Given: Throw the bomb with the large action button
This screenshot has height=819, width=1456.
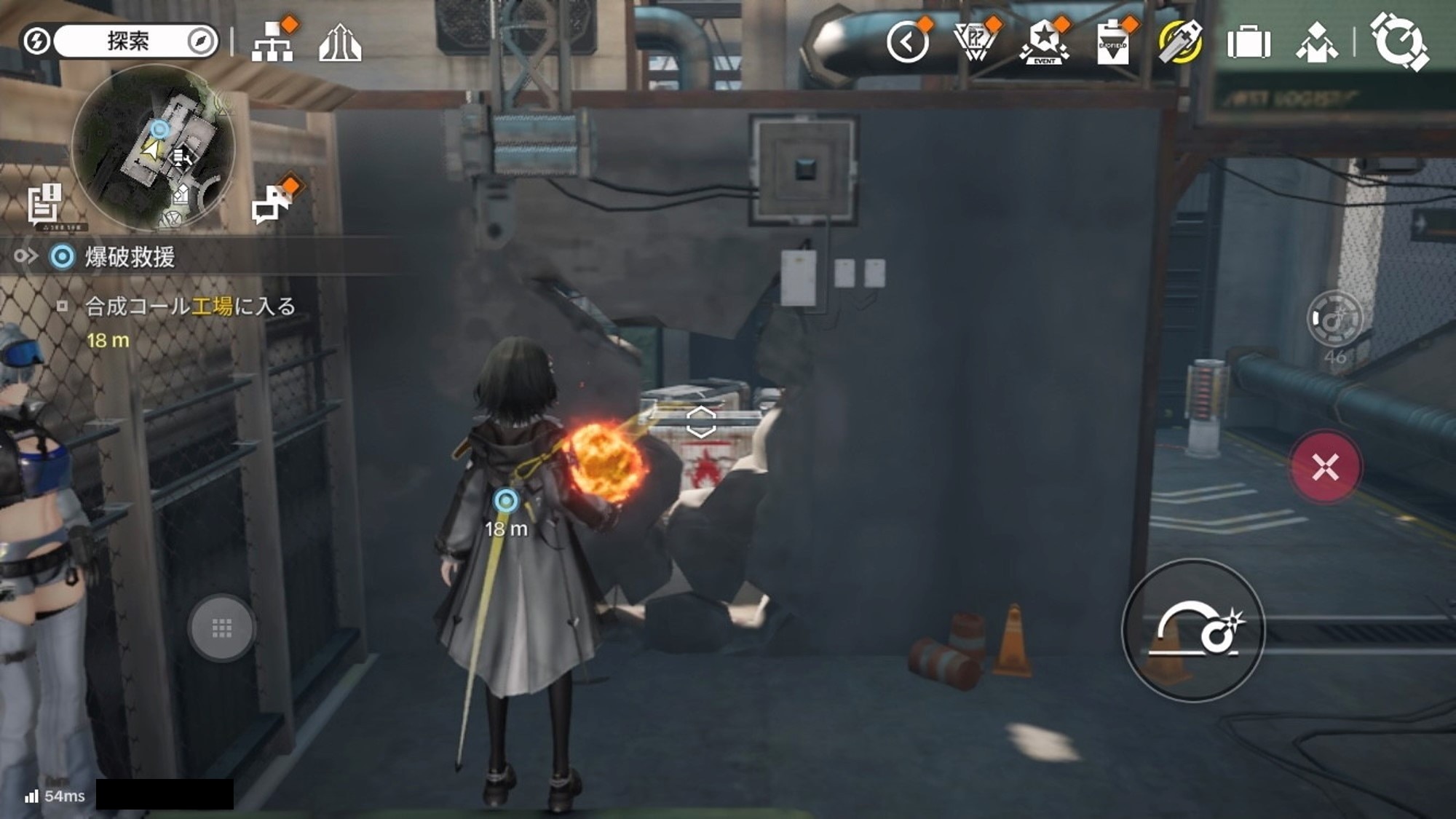Looking at the screenshot, I should (1193, 630).
